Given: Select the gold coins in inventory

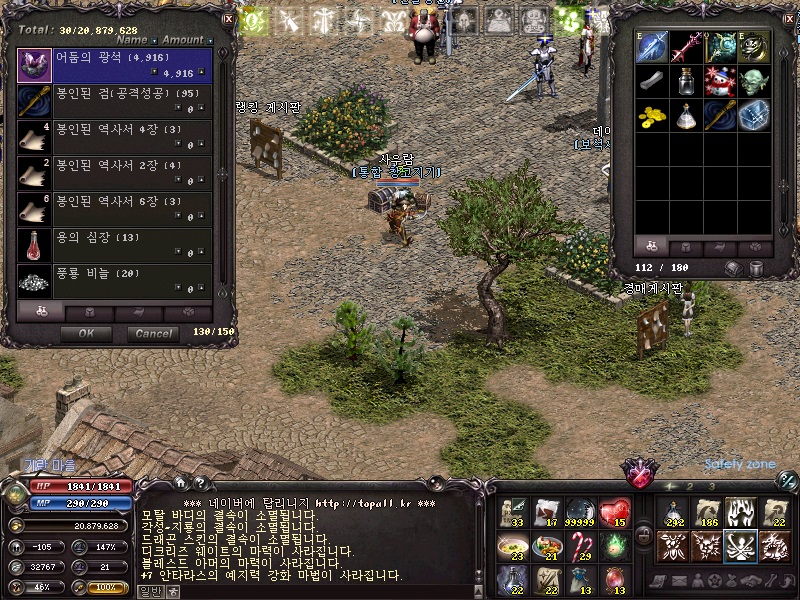Looking at the screenshot, I should point(652,115).
